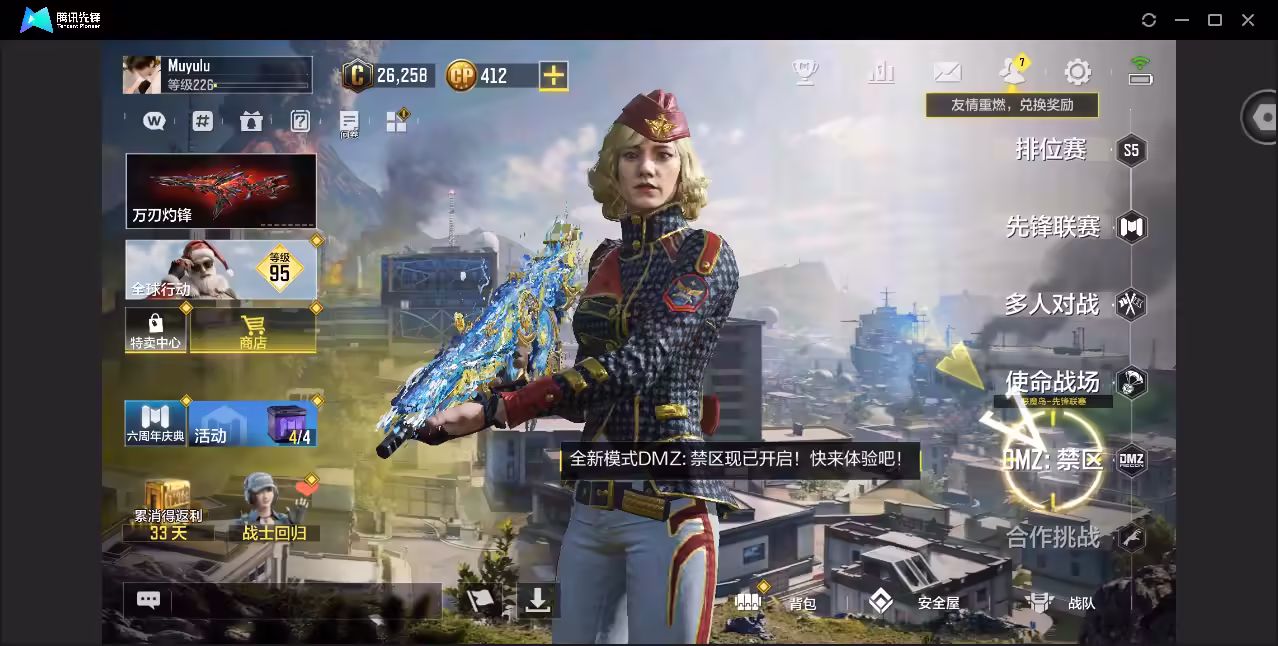Screen dimensions: 1278x646
Task: Open Muyulu player profile
Action: (x=217, y=75)
